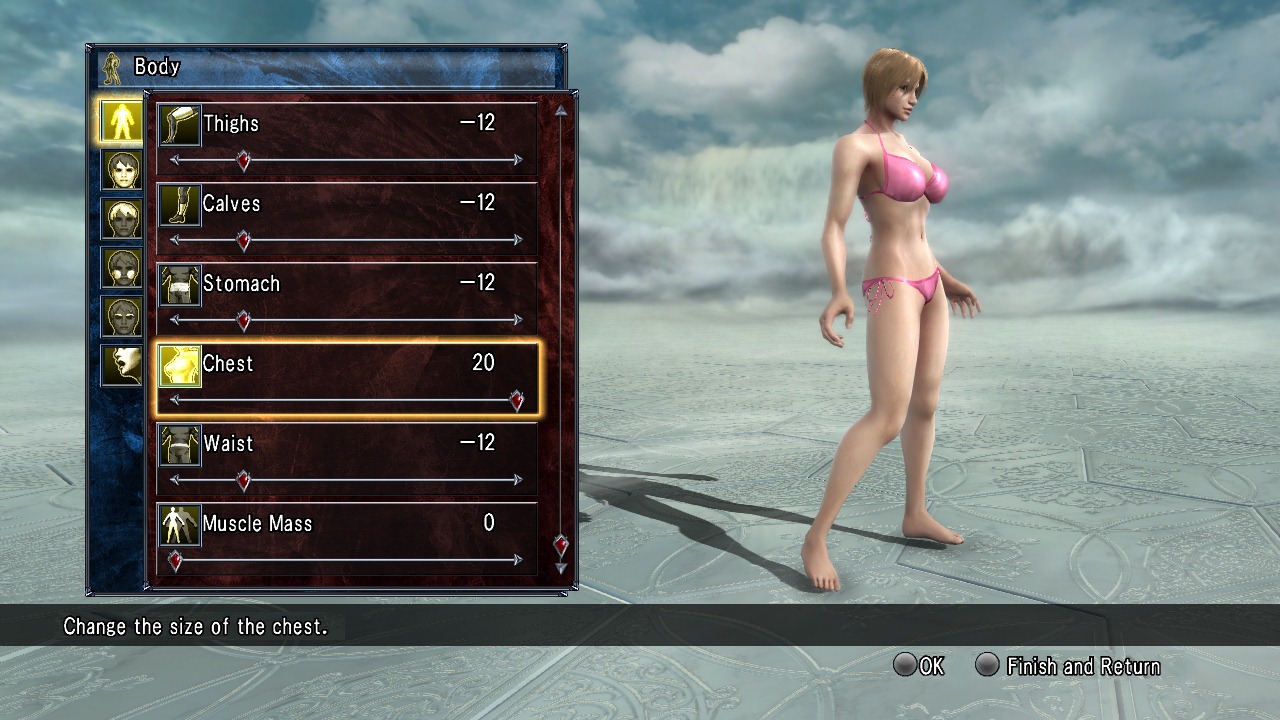Screen dimensions: 1280x720
Task: Adjust the Calves slider
Action: (243, 240)
